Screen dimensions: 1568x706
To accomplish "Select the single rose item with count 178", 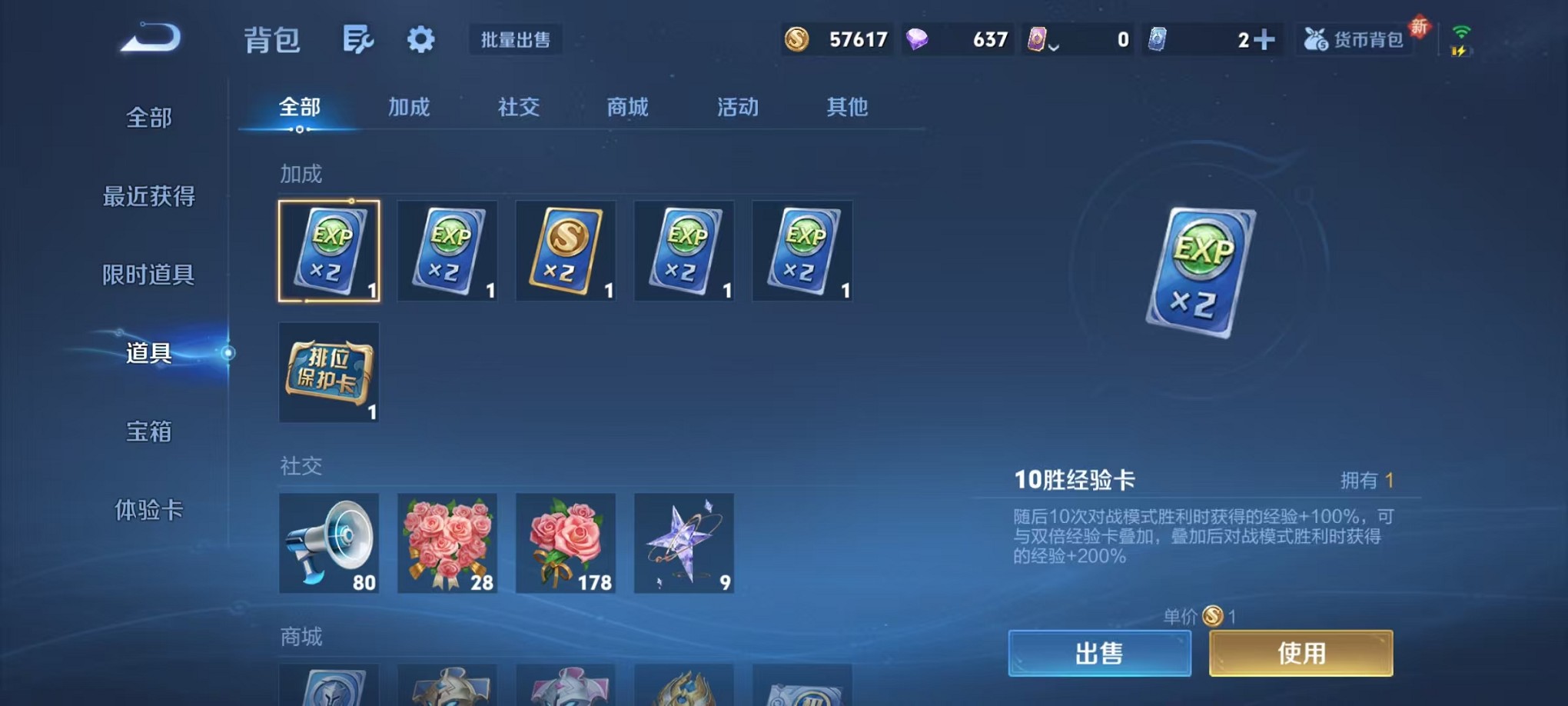I will pyautogui.click(x=566, y=544).
